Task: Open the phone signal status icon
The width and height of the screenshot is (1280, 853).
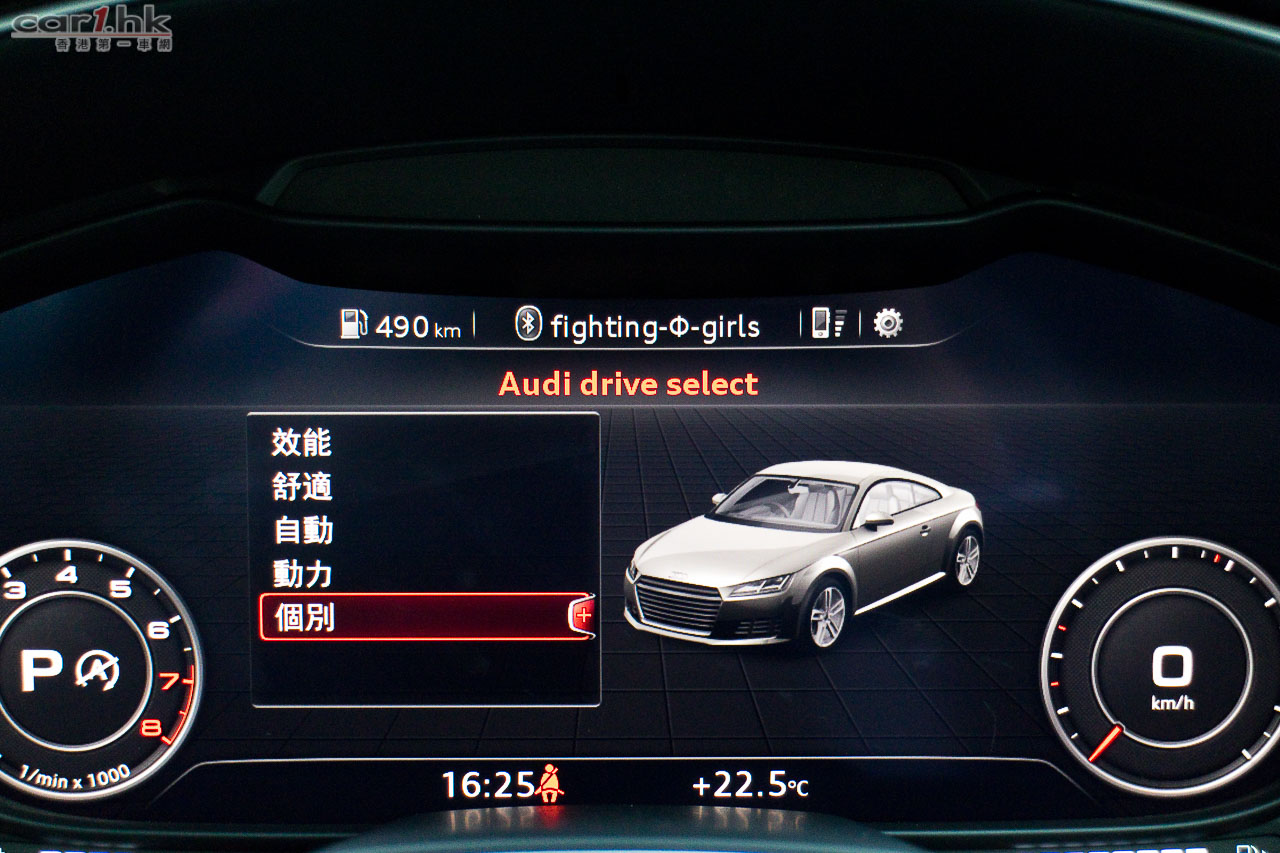Action: click(828, 323)
